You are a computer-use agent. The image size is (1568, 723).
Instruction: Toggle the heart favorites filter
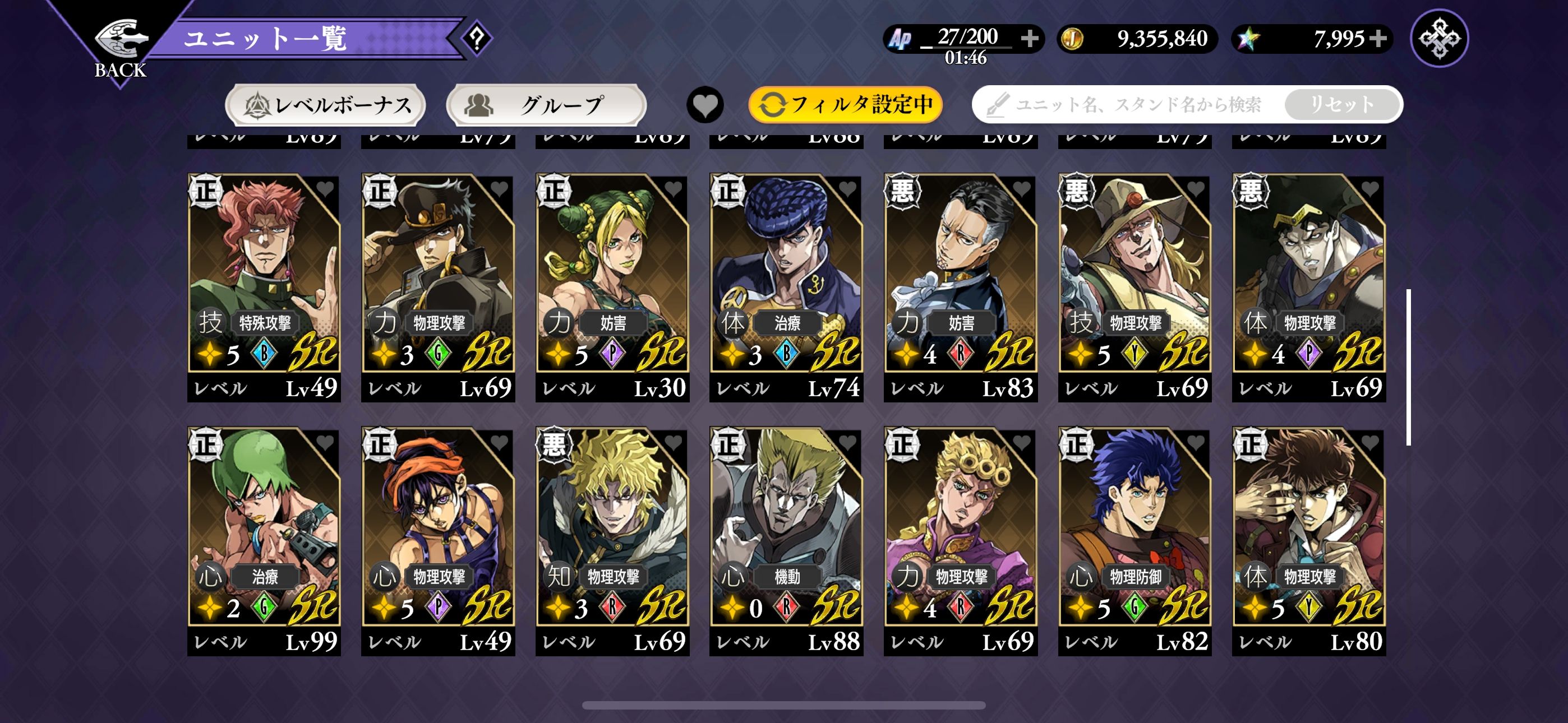coord(705,105)
